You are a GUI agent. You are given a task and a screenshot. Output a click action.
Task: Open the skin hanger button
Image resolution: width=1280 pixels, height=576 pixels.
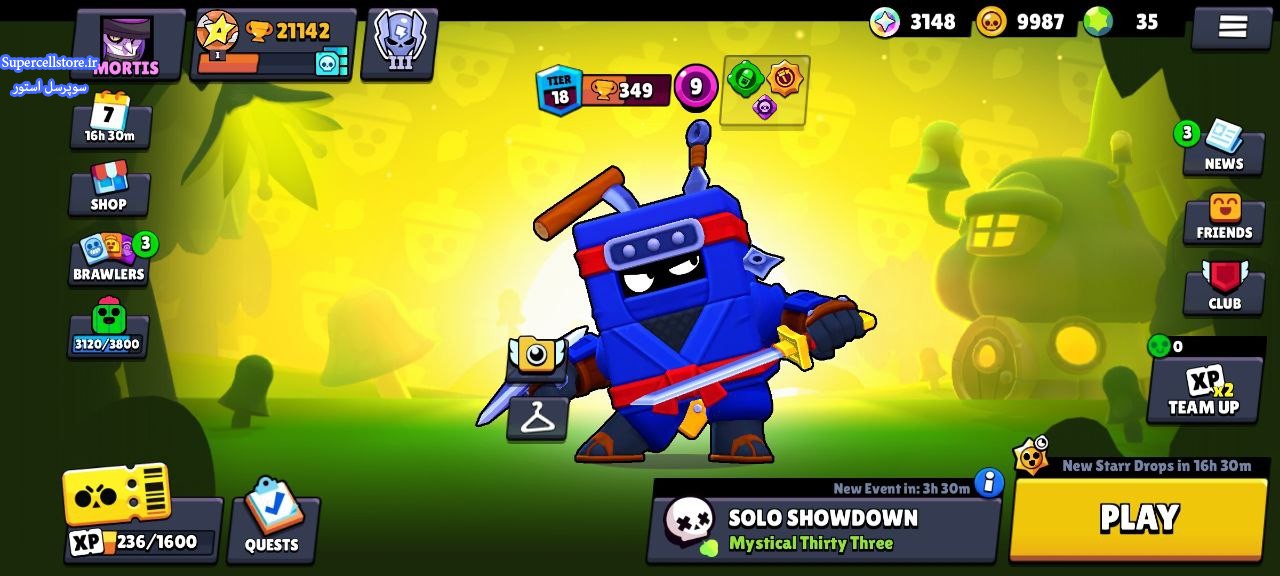537,418
